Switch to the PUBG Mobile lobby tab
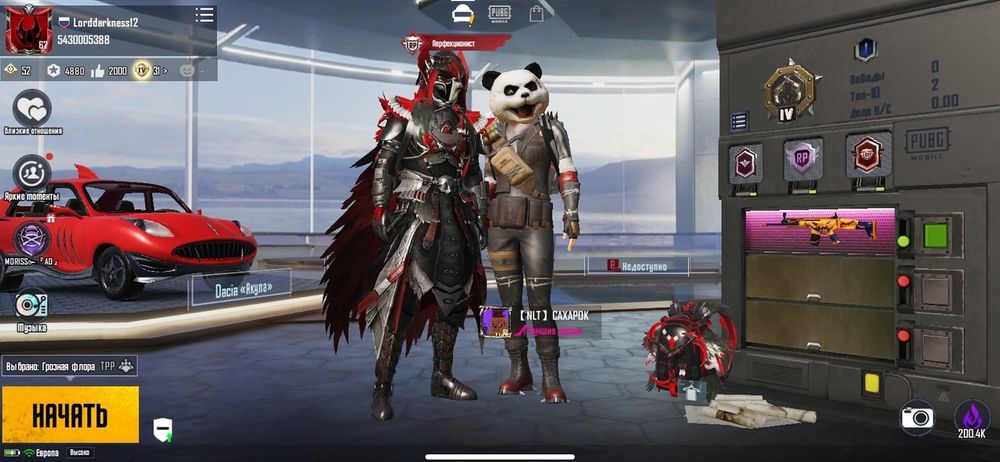Viewport: 1000px width, 462px height. [499, 13]
